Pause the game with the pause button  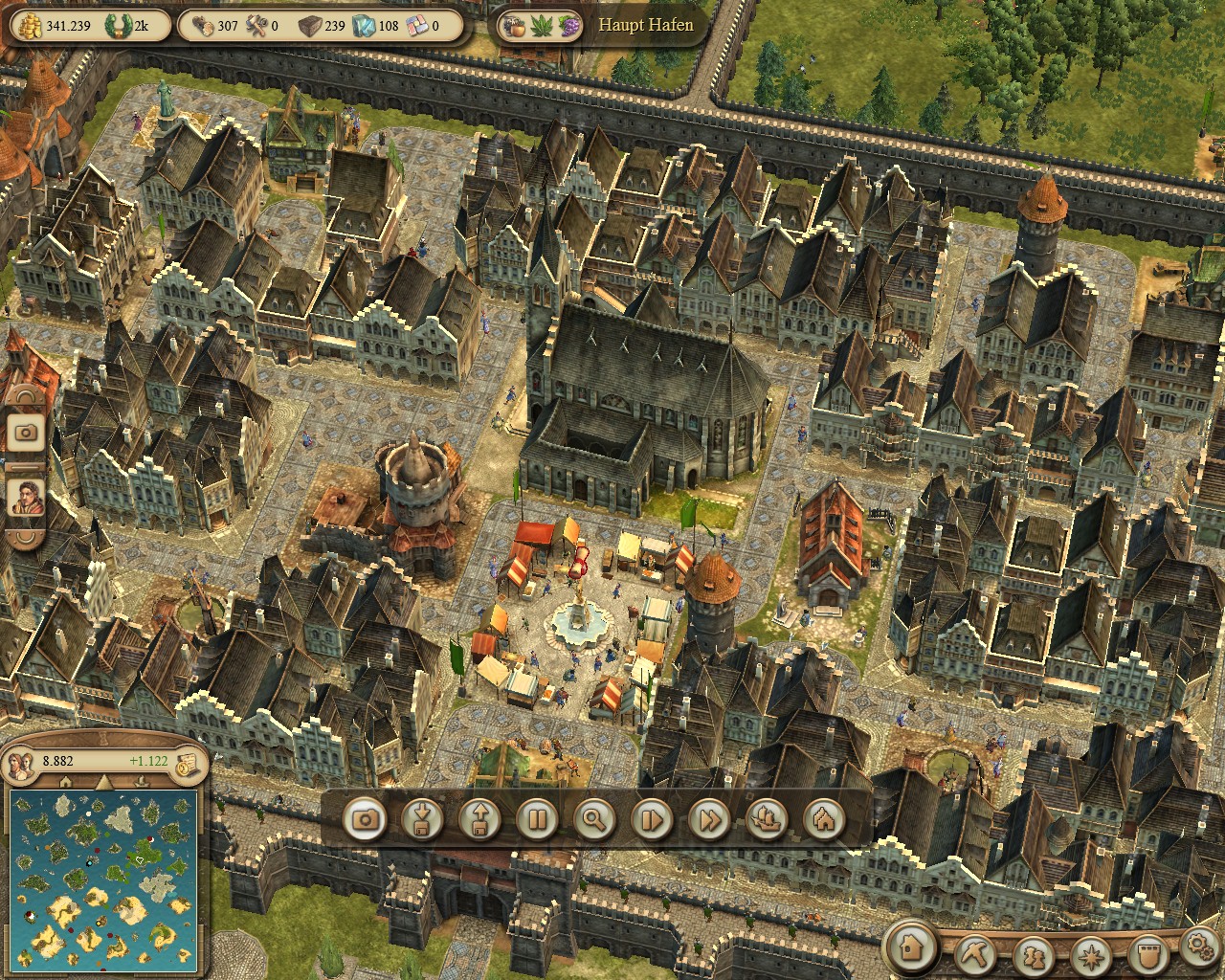click(x=537, y=819)
